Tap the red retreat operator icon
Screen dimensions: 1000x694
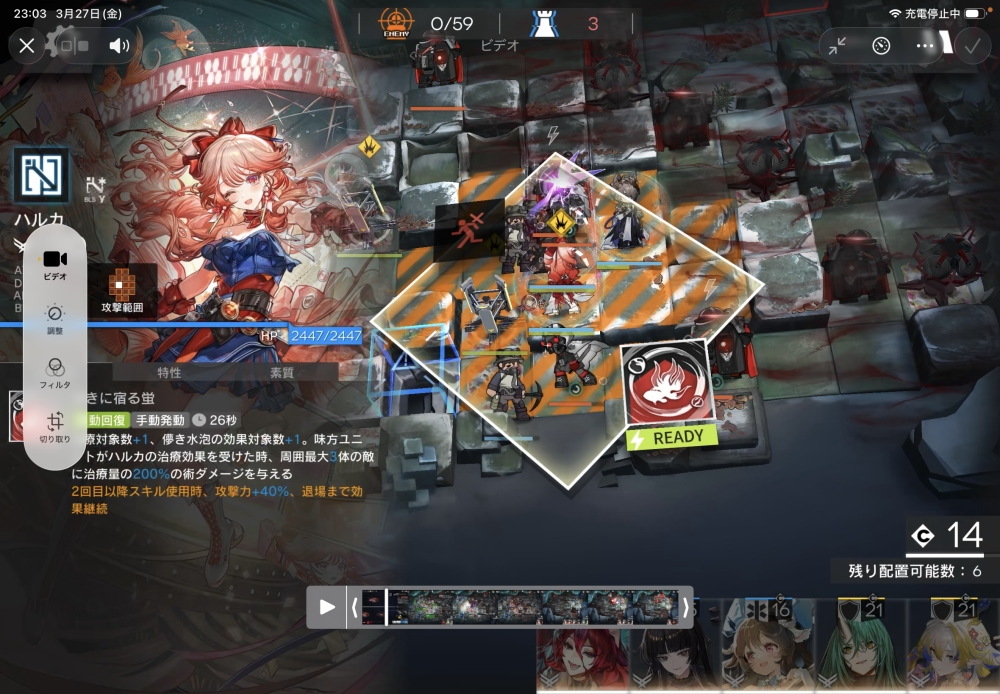[x=462, y=234]
